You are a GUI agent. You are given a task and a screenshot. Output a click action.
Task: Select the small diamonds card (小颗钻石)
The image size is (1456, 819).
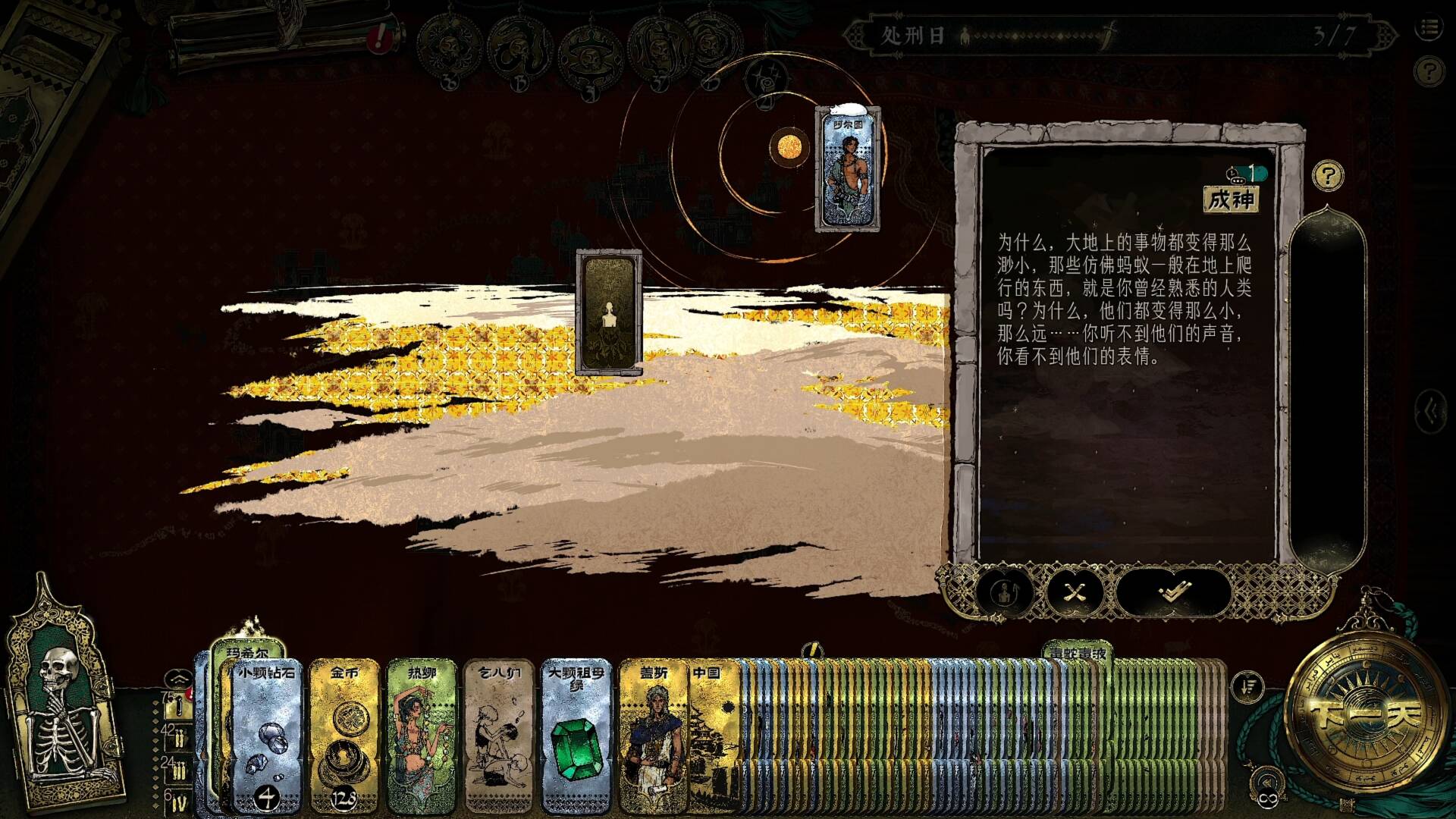[x=267, y=734]
